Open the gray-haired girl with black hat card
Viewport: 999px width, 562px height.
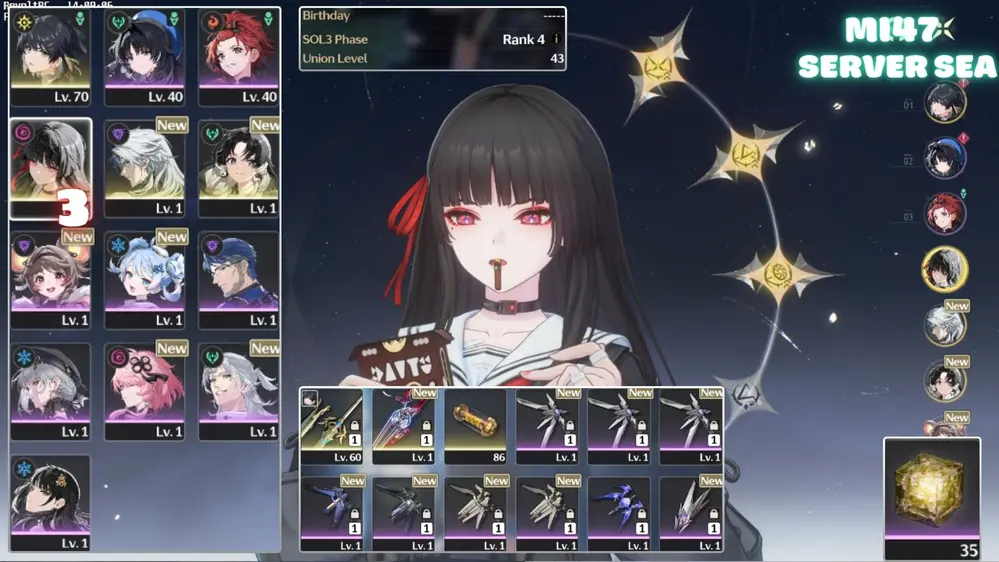tap(51, 392)
